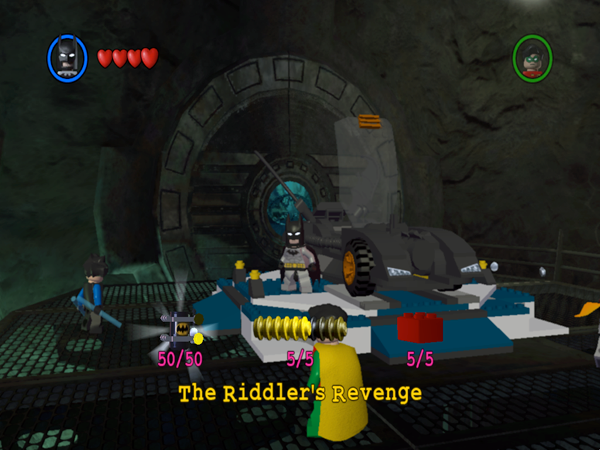Select the Robin character portrait
600x450 pixels.
533,57
